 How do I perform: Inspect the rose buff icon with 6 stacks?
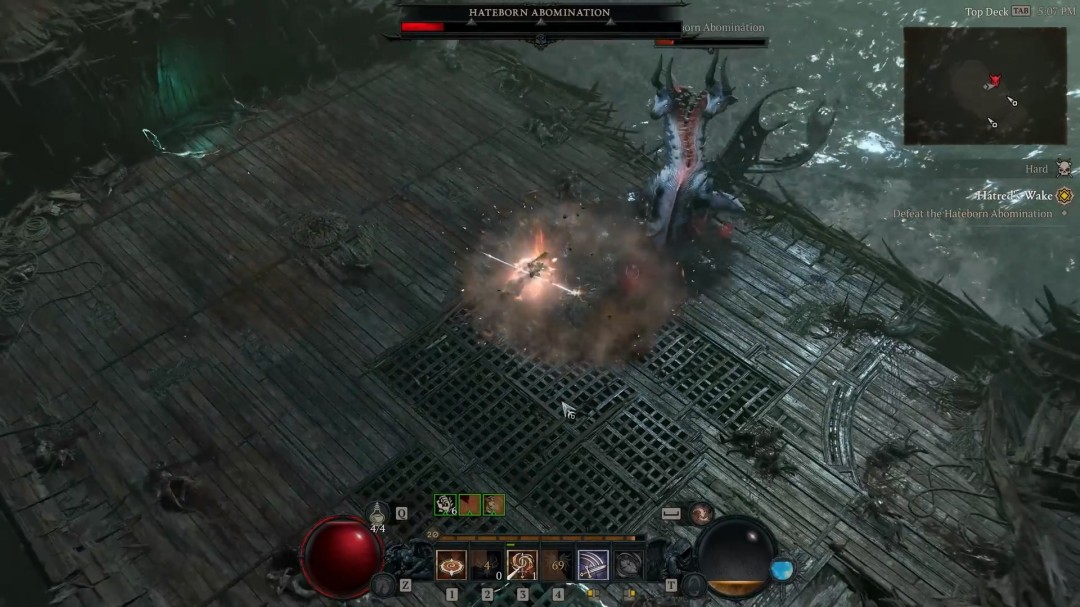445,505
